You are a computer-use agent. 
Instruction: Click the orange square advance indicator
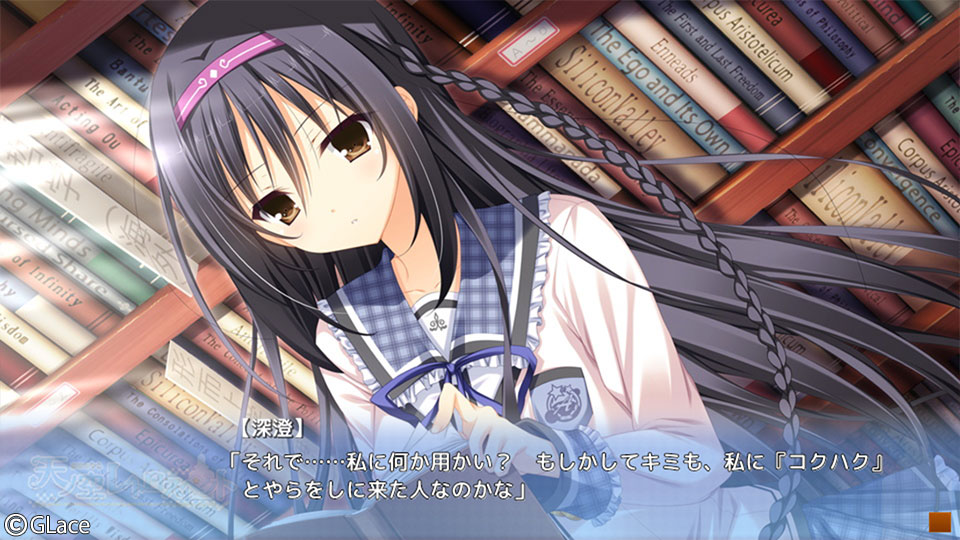click(x=938, y=520)
